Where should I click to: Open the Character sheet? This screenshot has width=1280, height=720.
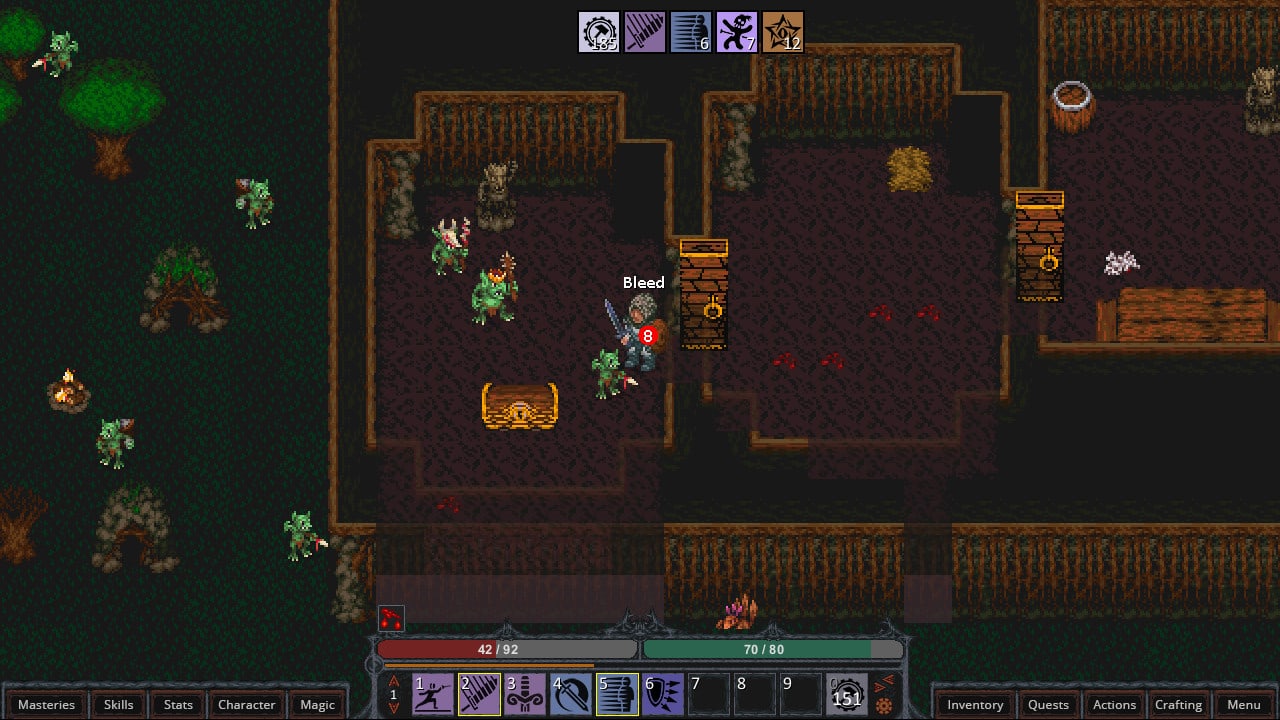click(x=246, y=704)
